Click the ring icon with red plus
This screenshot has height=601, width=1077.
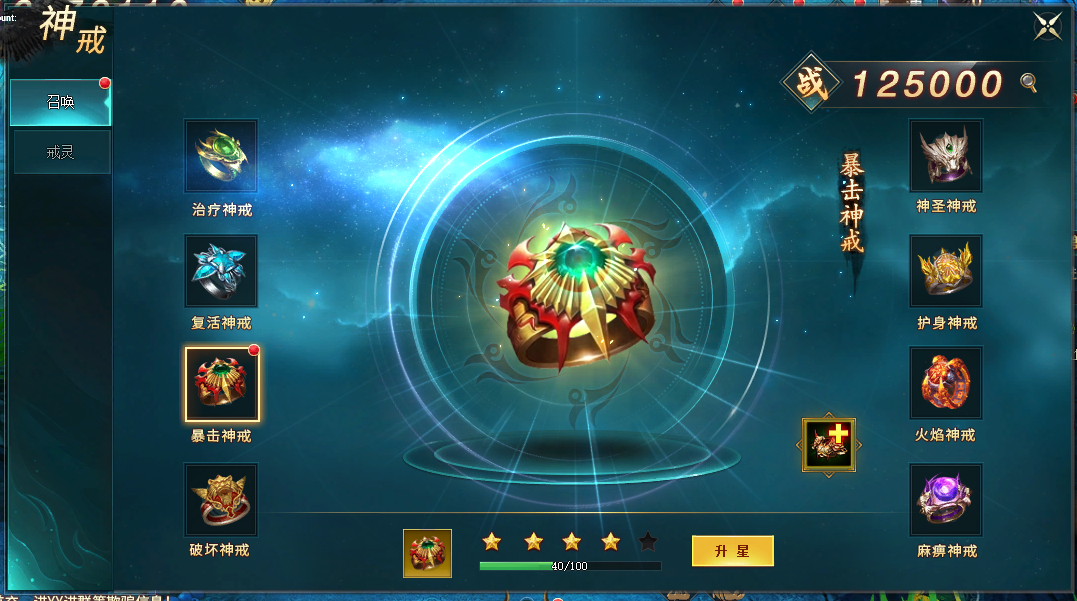[829, 444]
